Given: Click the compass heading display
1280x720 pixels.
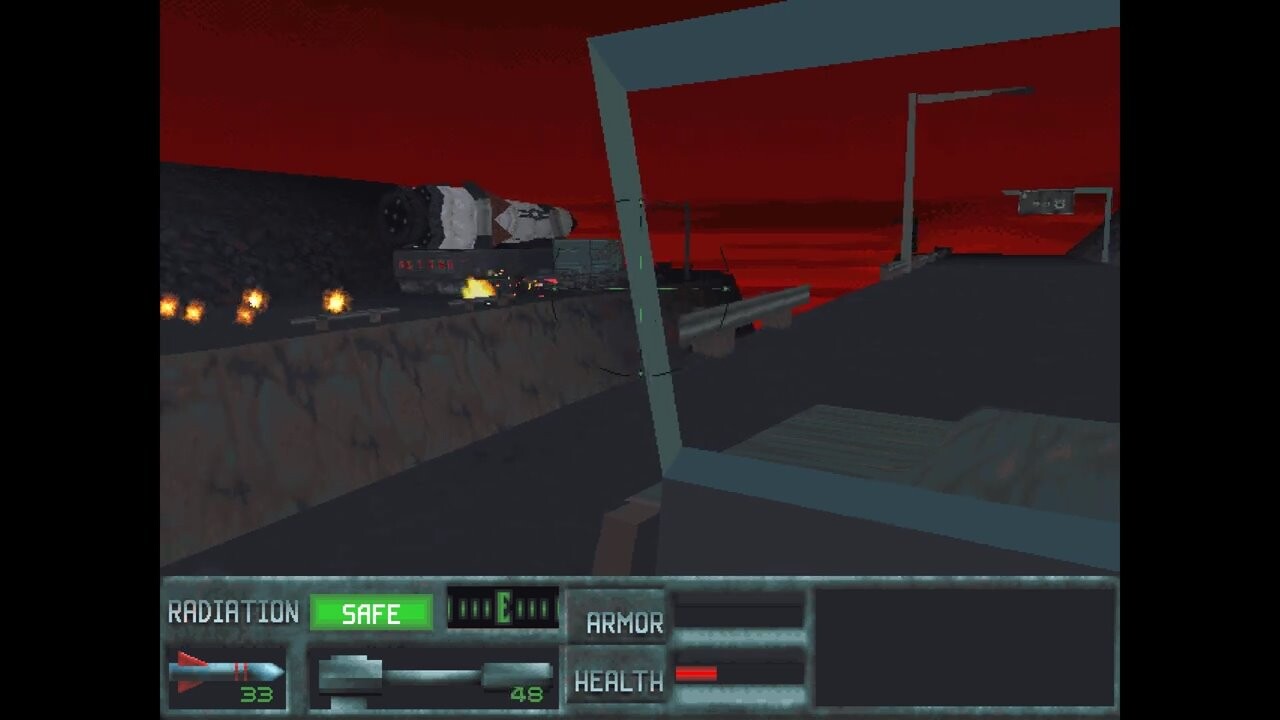Looking at the screenshot, I should pyautogui.click(x=502, y=608).
